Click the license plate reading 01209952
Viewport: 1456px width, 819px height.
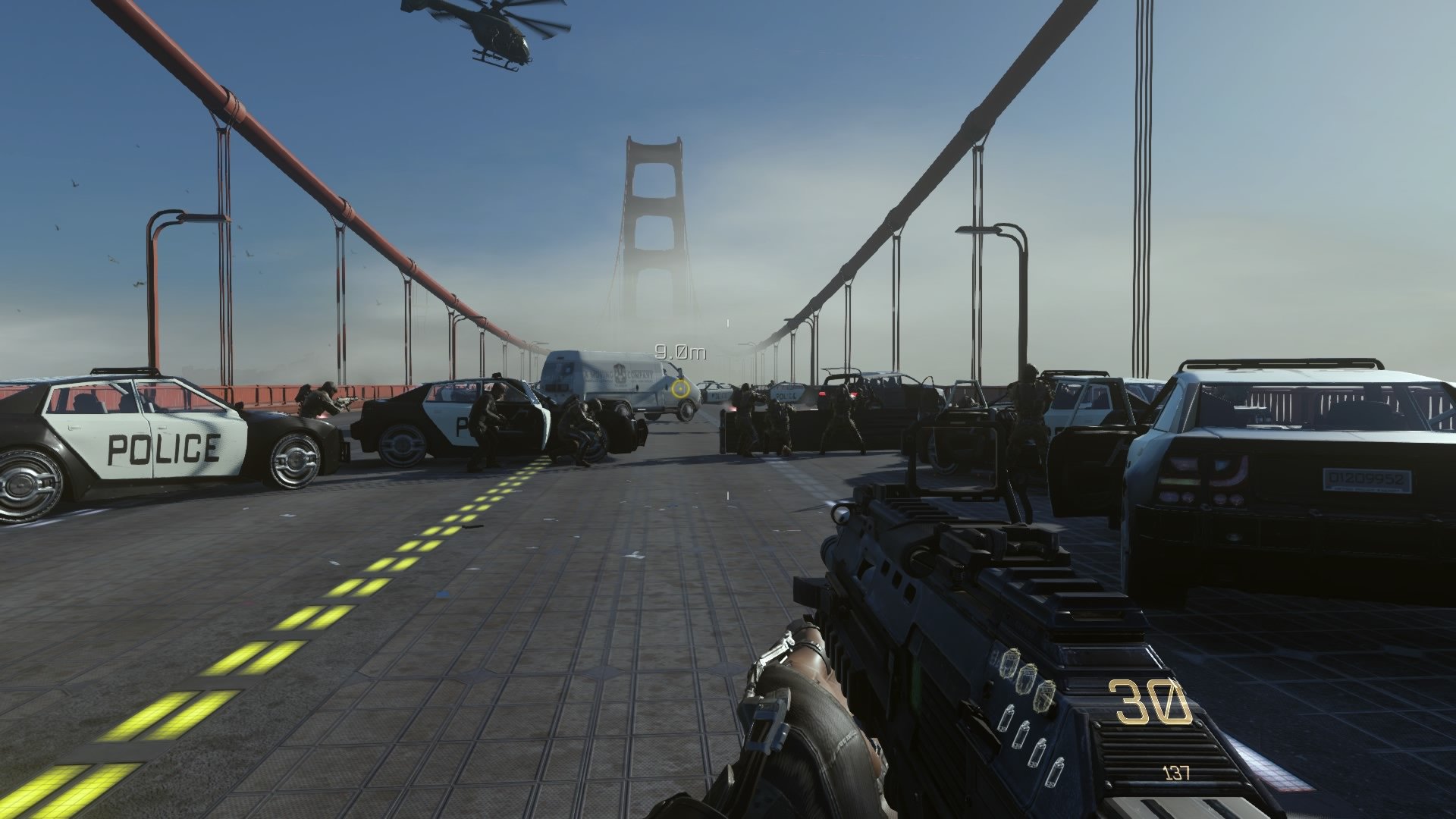(x=1367, y=479)
